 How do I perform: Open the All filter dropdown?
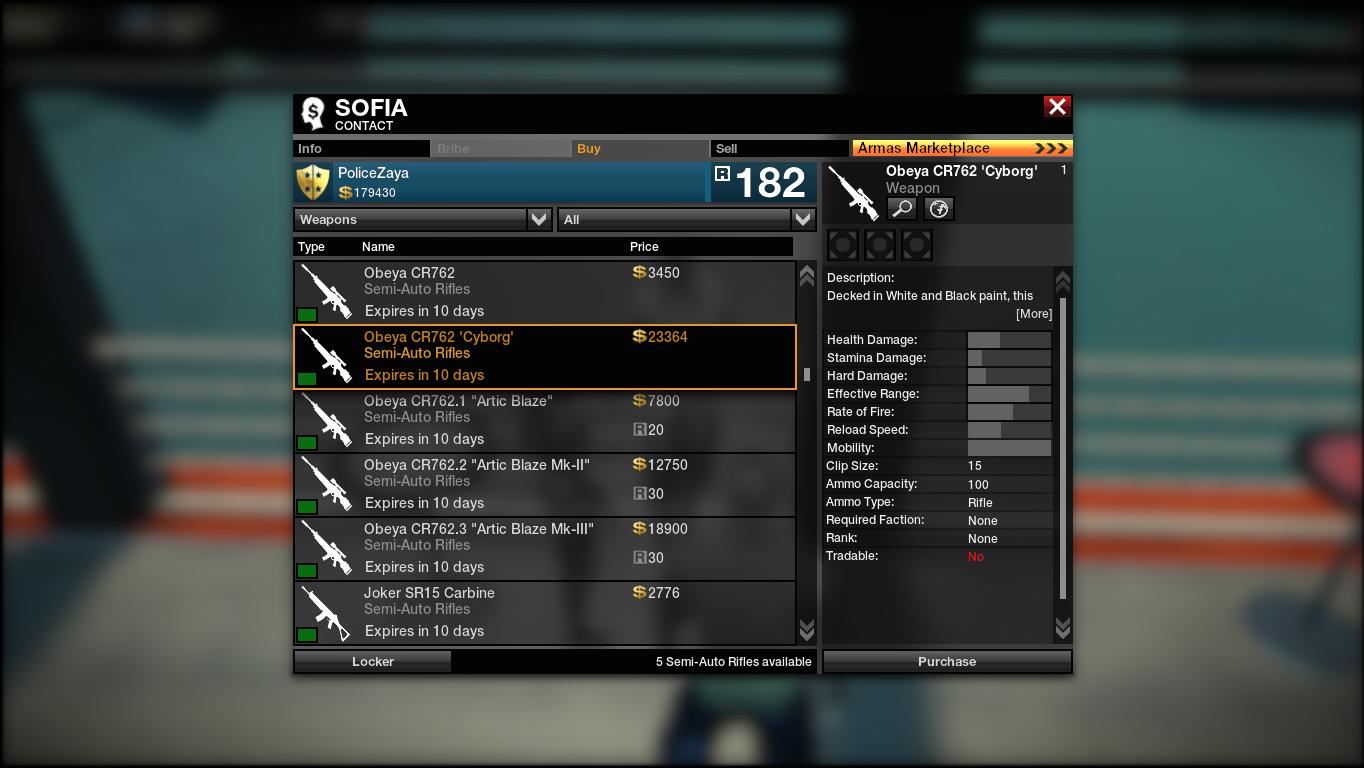coord(686,220)
